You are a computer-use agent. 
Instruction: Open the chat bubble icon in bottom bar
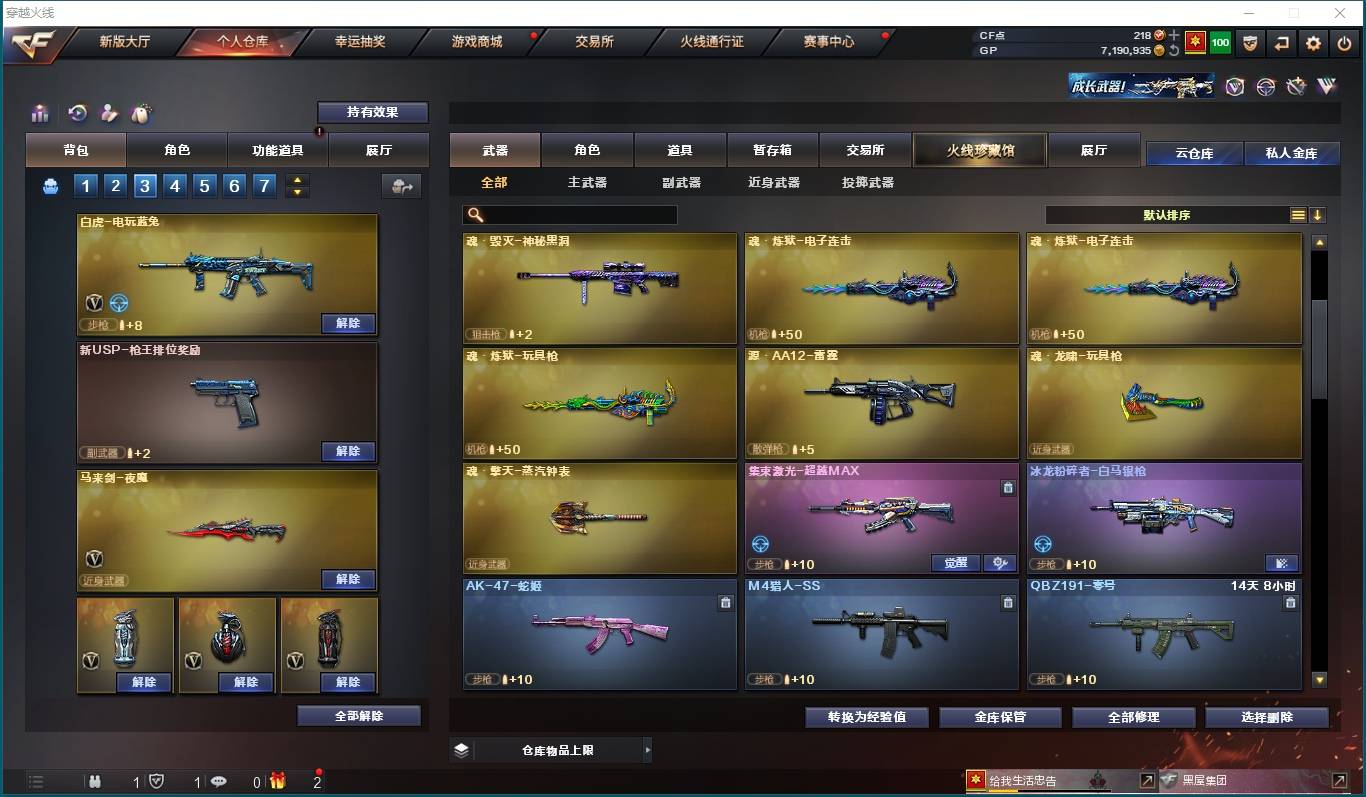tap(218, 782)
